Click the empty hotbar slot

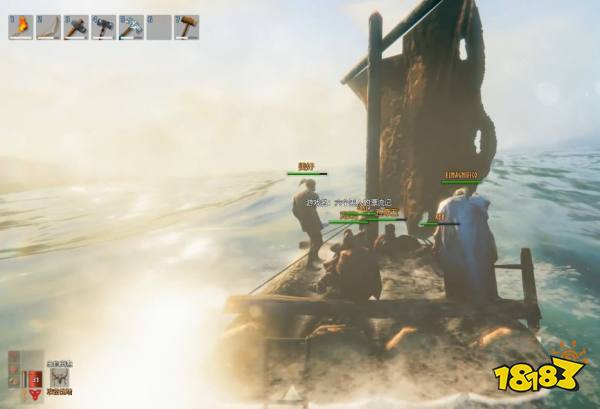click(158, 27)
